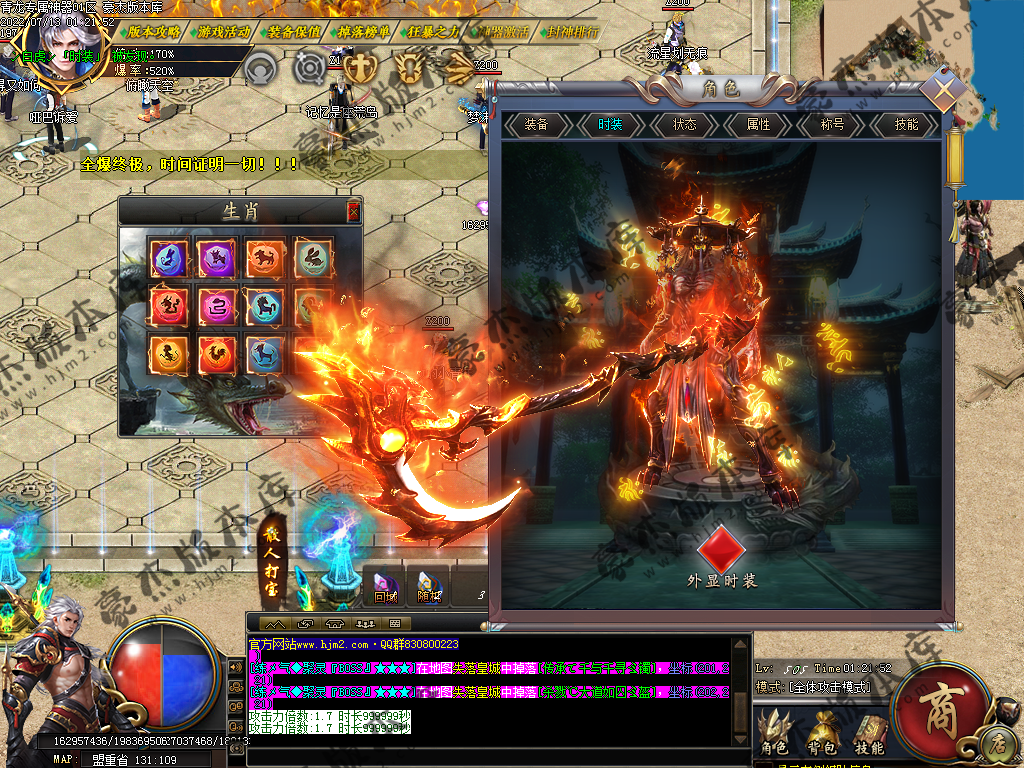Switch to the 技能 tab in character window
Viewport: 1024px width, 768px height.
[906, 125]
